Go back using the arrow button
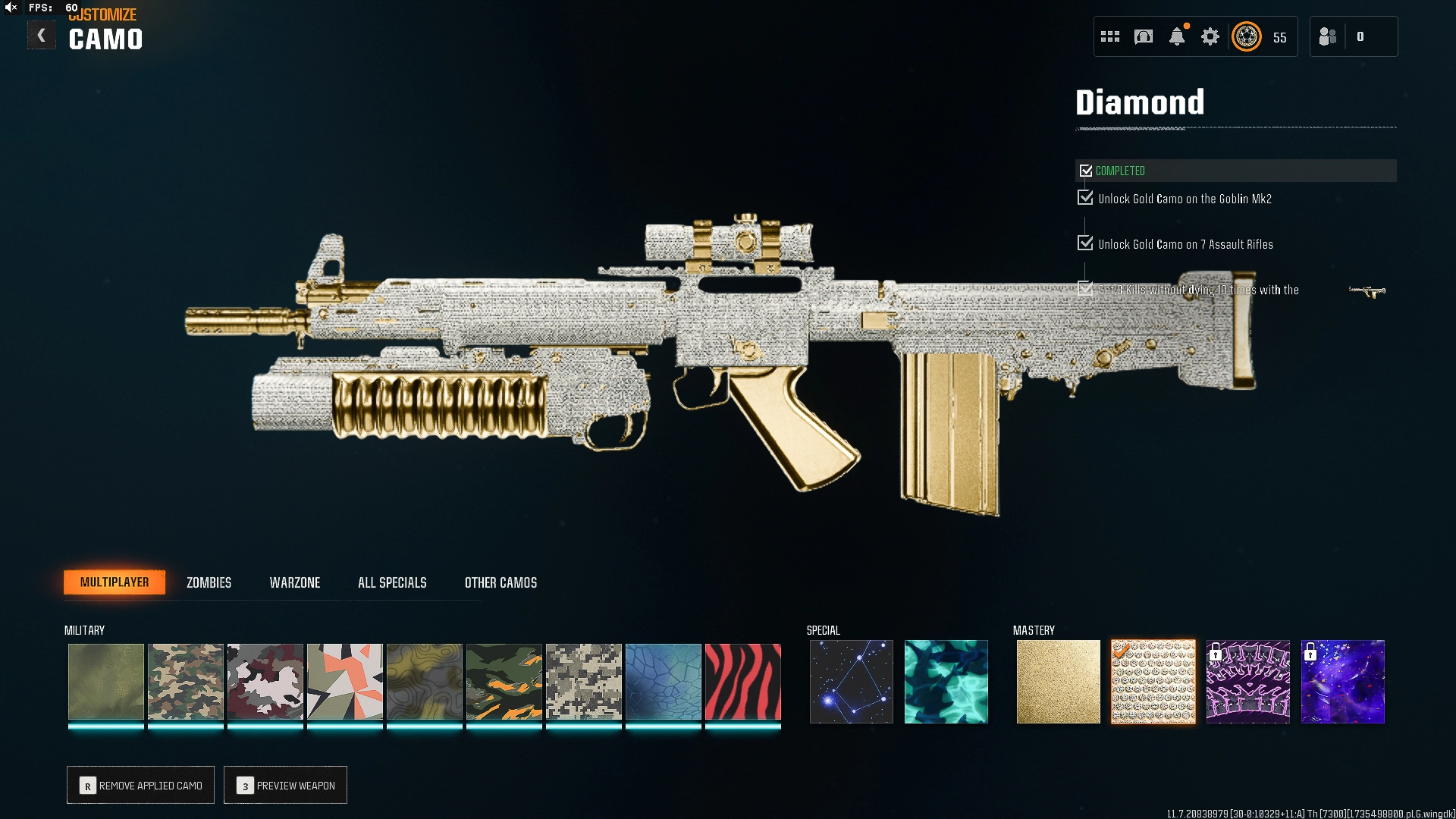 (41, 36)
